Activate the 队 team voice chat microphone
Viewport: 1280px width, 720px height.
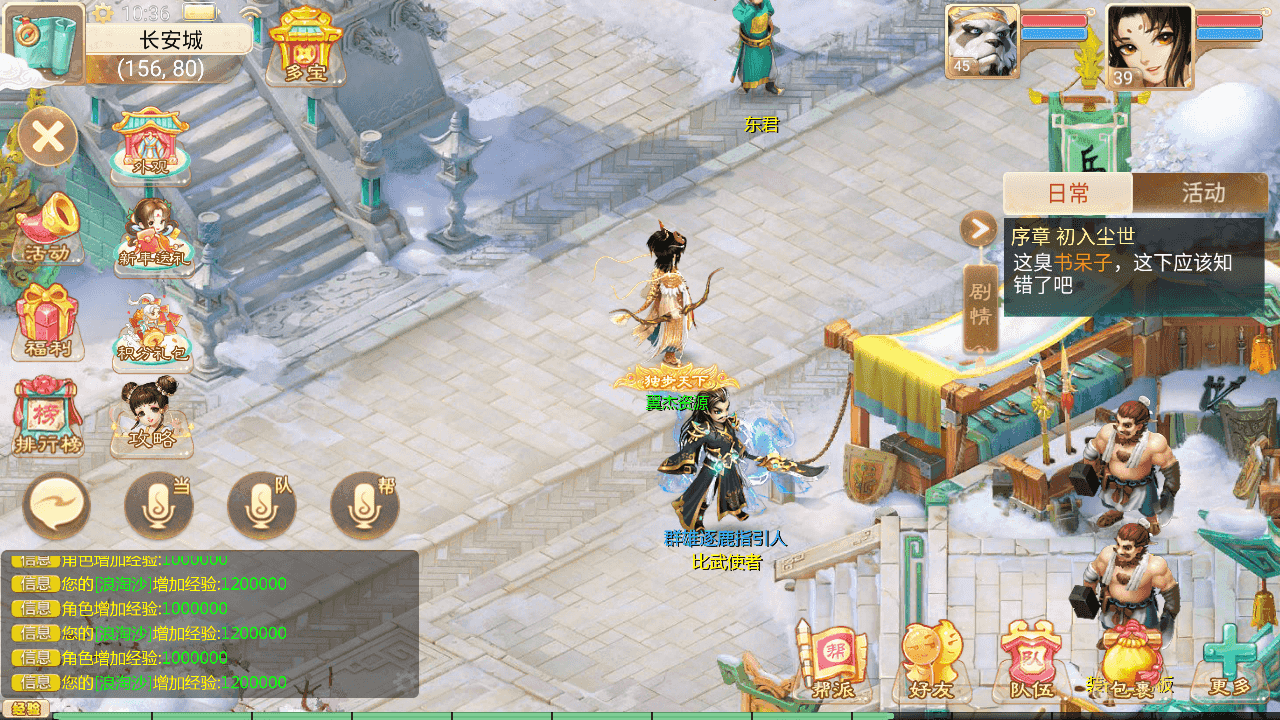point(262,506)
